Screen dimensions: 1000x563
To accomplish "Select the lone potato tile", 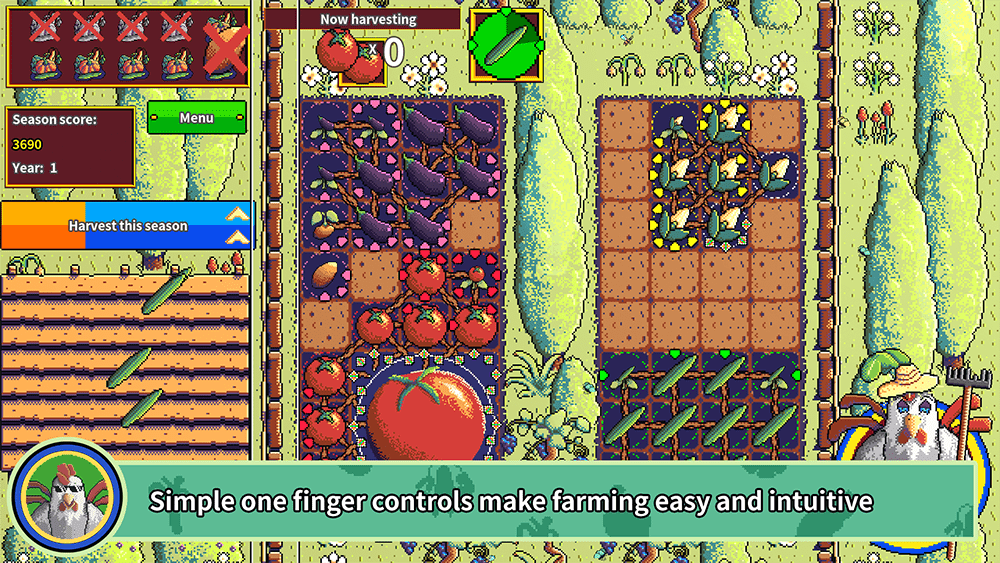I will 326,273.
